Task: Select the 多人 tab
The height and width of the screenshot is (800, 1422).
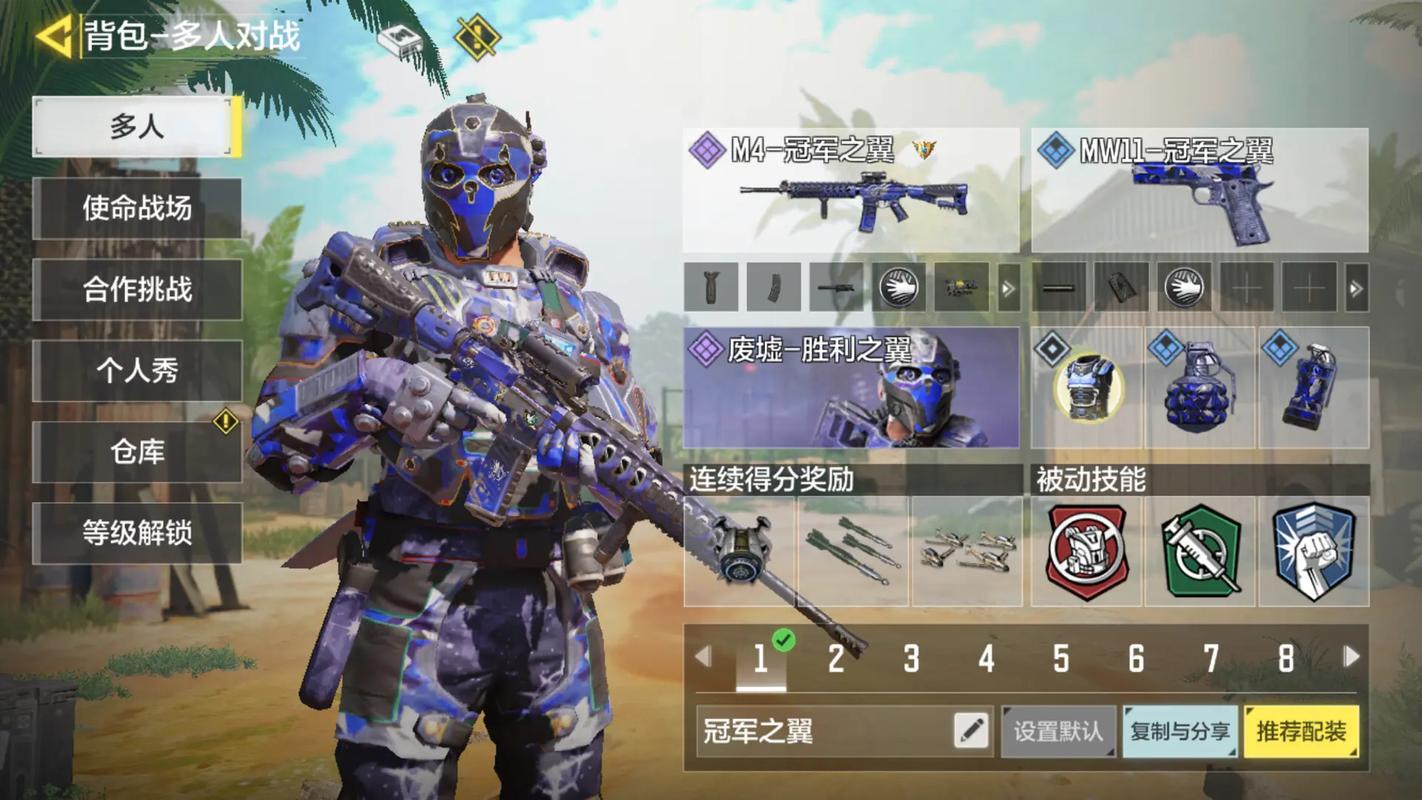Action: [137, 127]
